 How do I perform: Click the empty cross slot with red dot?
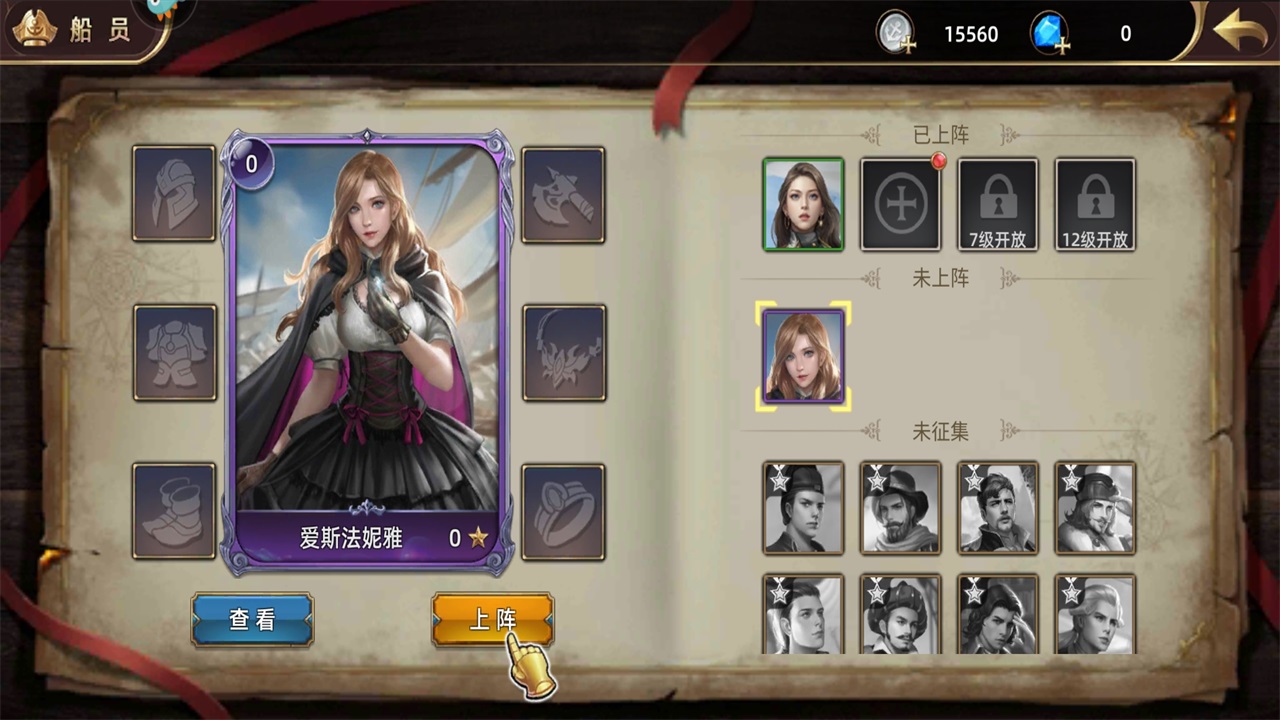tap(899, 203)
